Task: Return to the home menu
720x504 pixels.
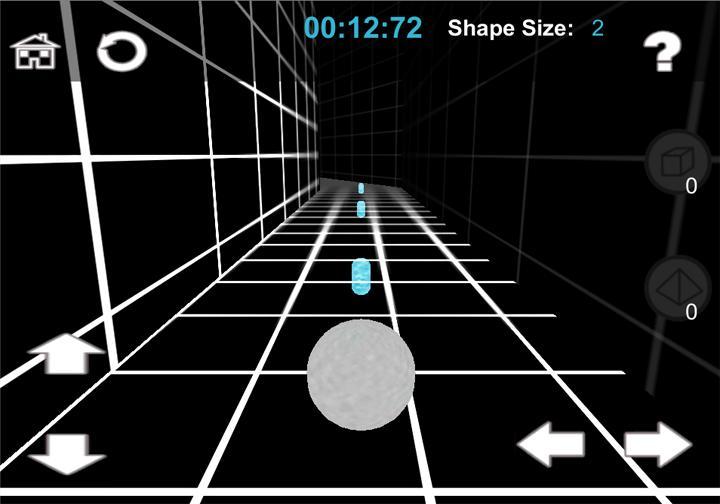Action: (35, 51)
